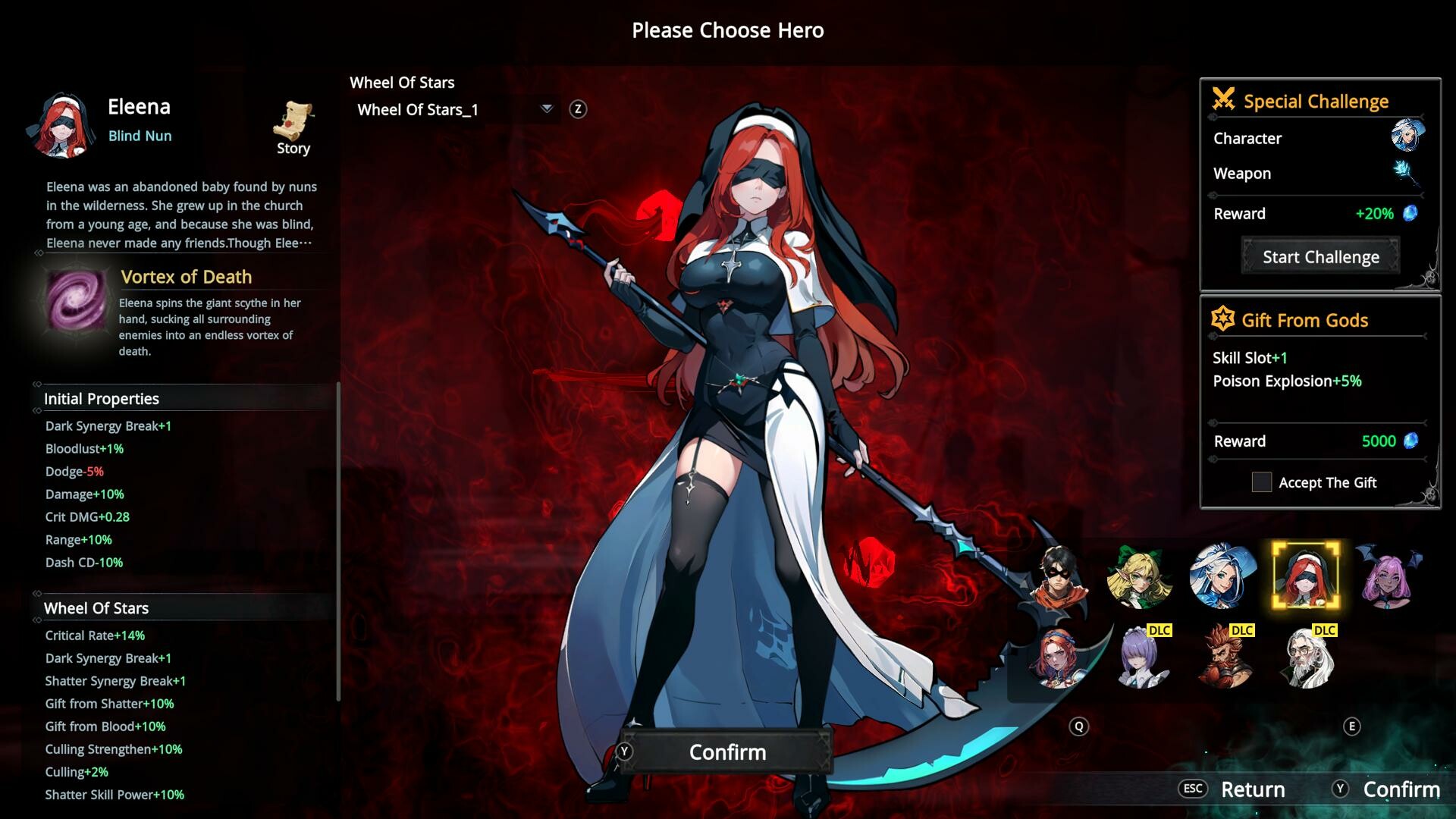This screenshot has height=819, width=1456.
Task: Click Return at the bottom right
Action: click(x=1253, y=789)
